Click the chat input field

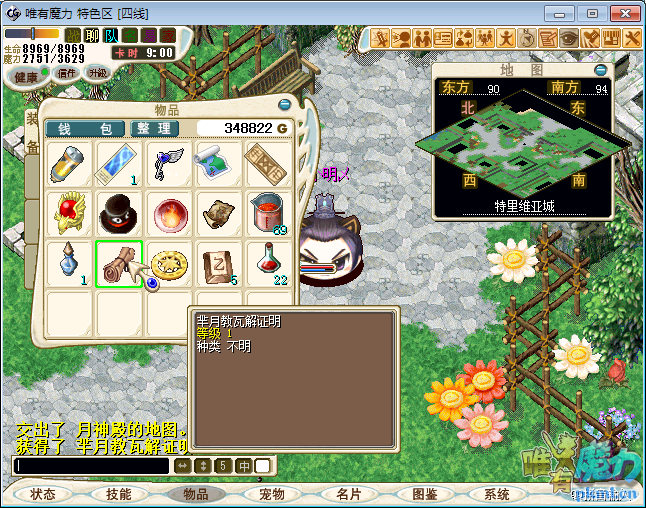[x=92, y=465]
